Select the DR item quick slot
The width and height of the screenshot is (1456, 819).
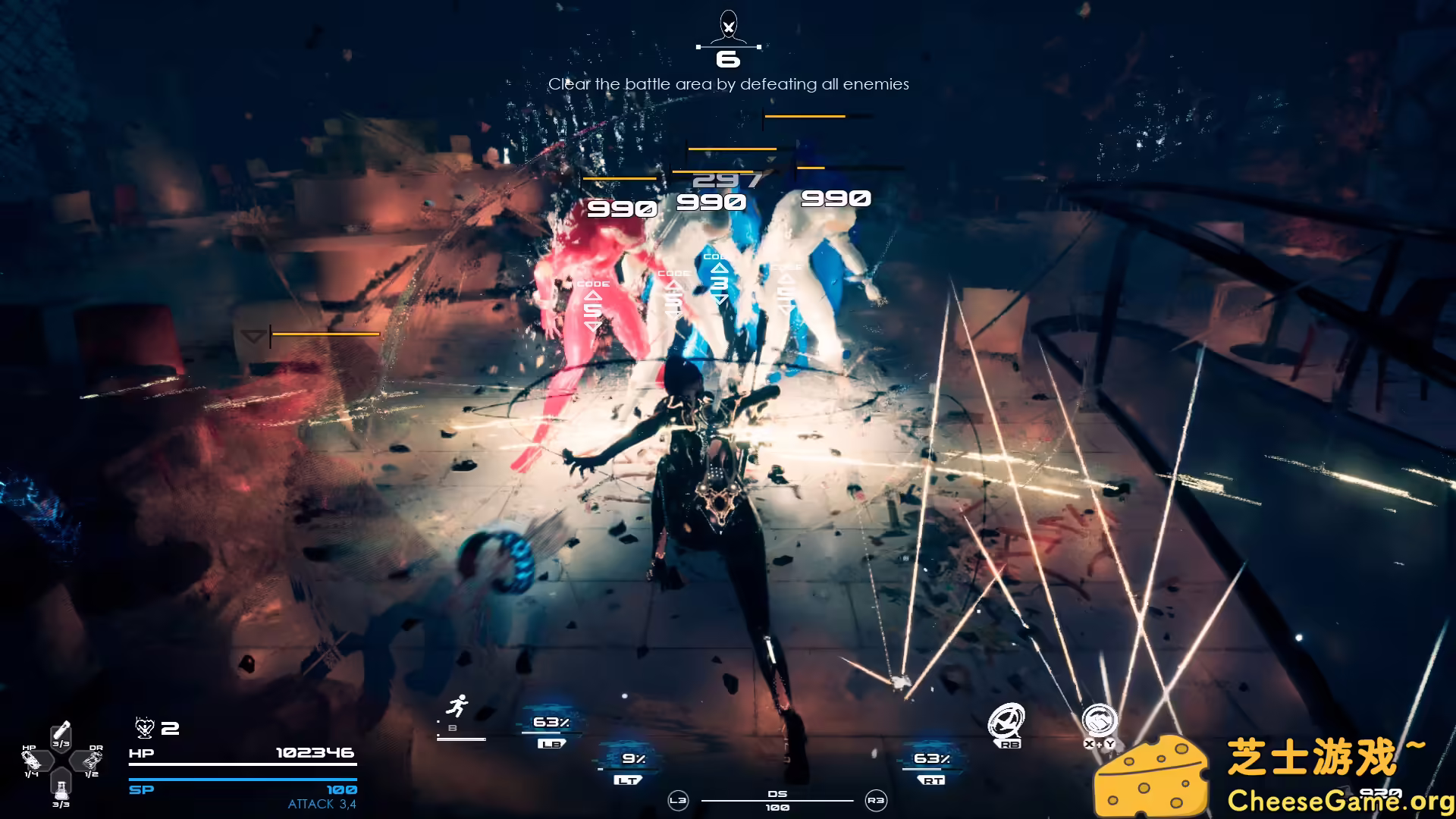pos(92,759)
